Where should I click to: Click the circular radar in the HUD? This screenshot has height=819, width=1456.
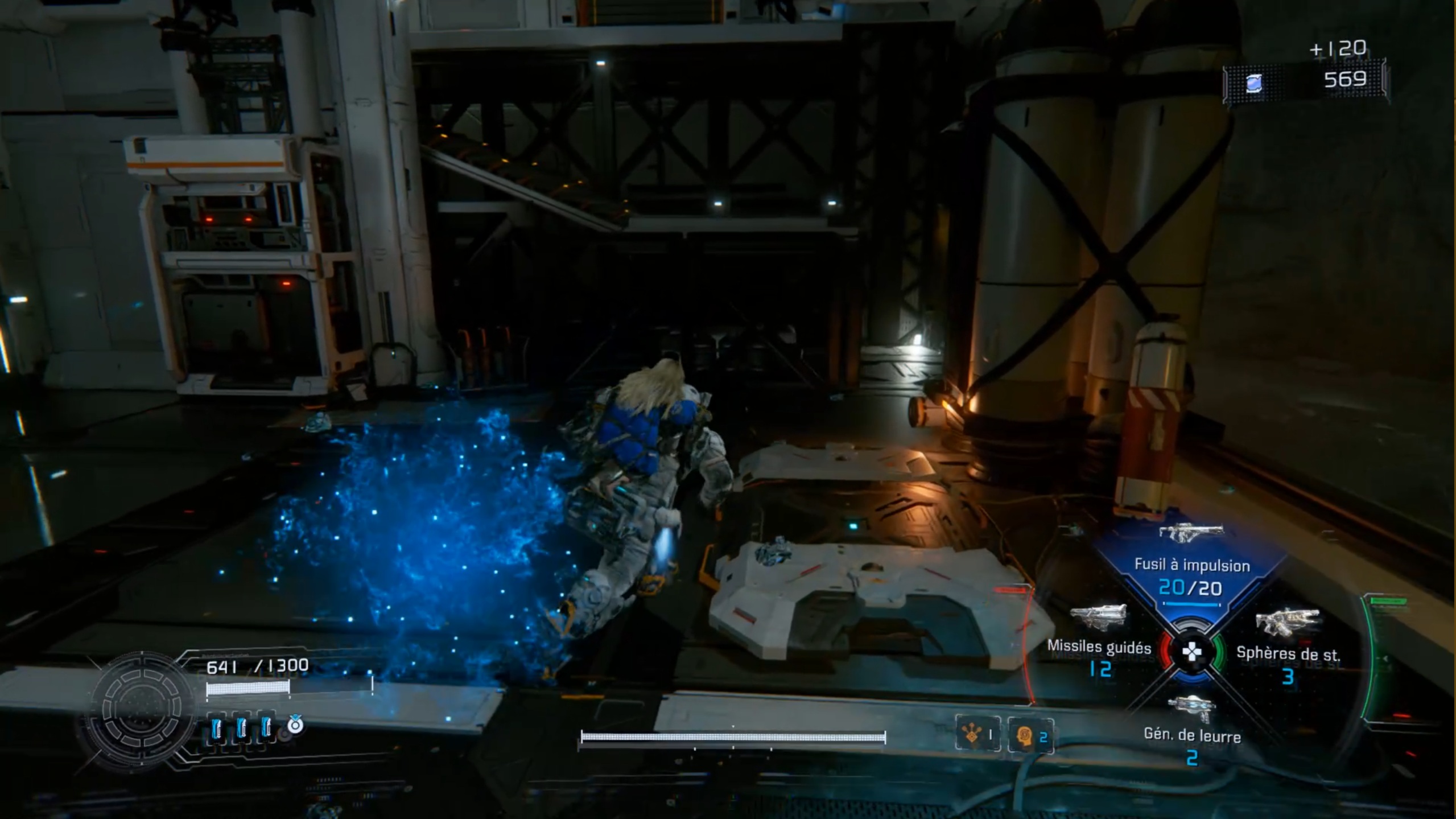(141, 709)
